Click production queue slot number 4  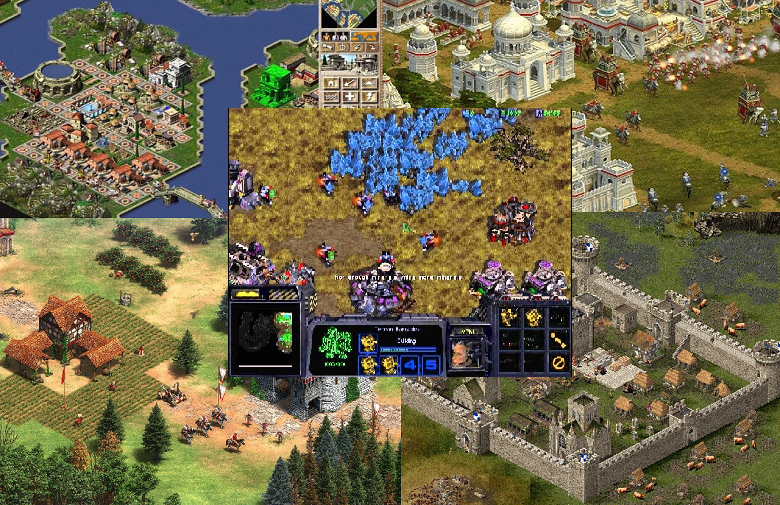click(411, 364)
